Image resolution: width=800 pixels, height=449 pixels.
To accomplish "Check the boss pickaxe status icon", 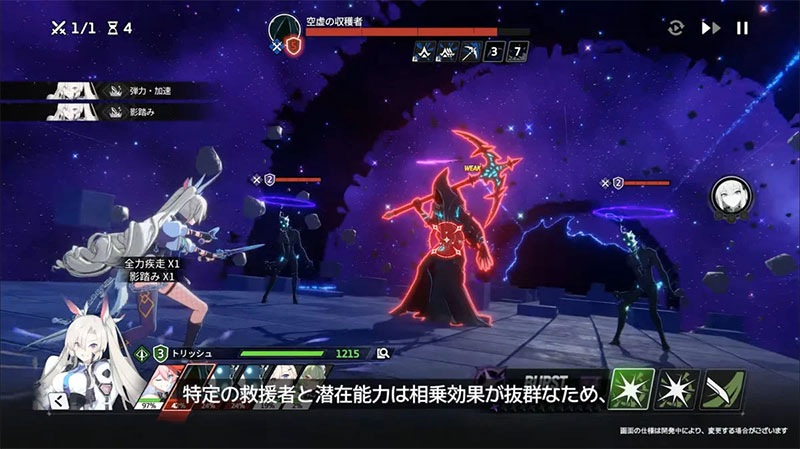I will tap(468, 50).
